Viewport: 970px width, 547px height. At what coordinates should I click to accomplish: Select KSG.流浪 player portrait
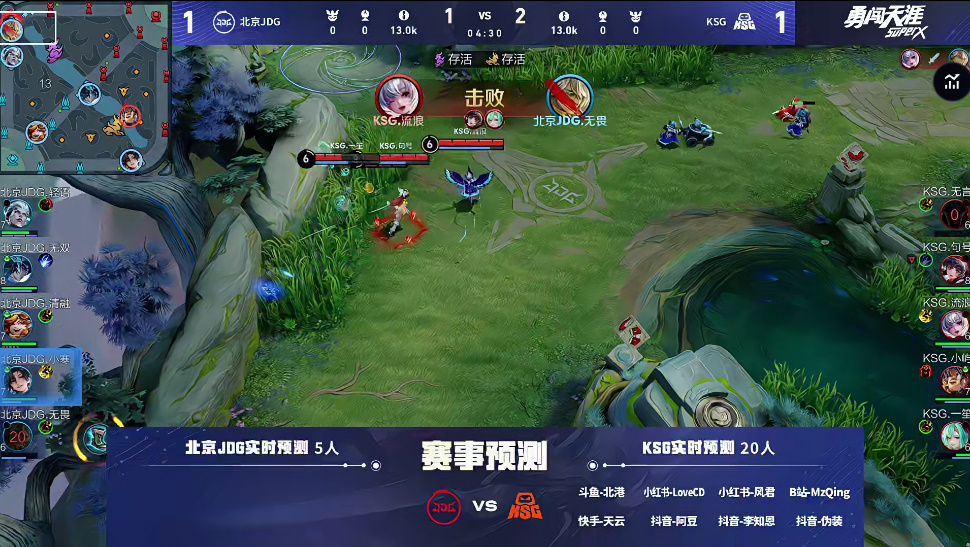(953, 324)
